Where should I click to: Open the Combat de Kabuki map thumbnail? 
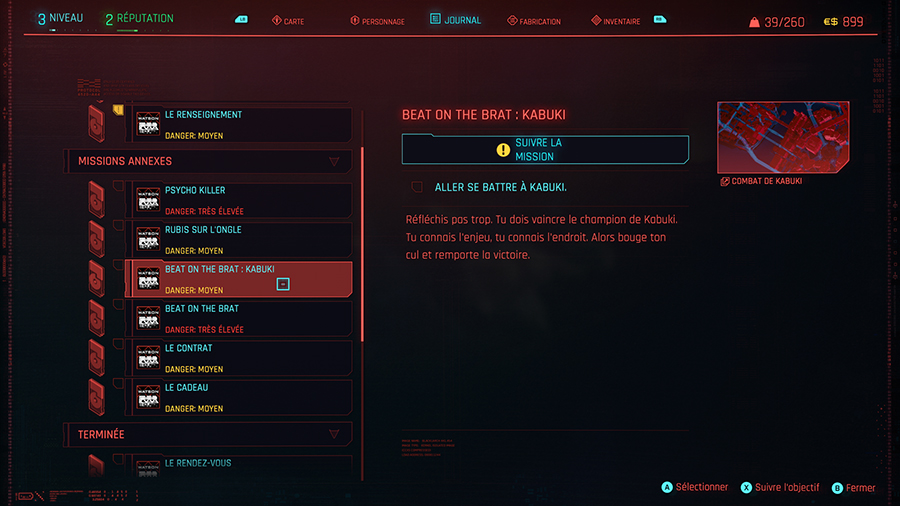[783, 137]
